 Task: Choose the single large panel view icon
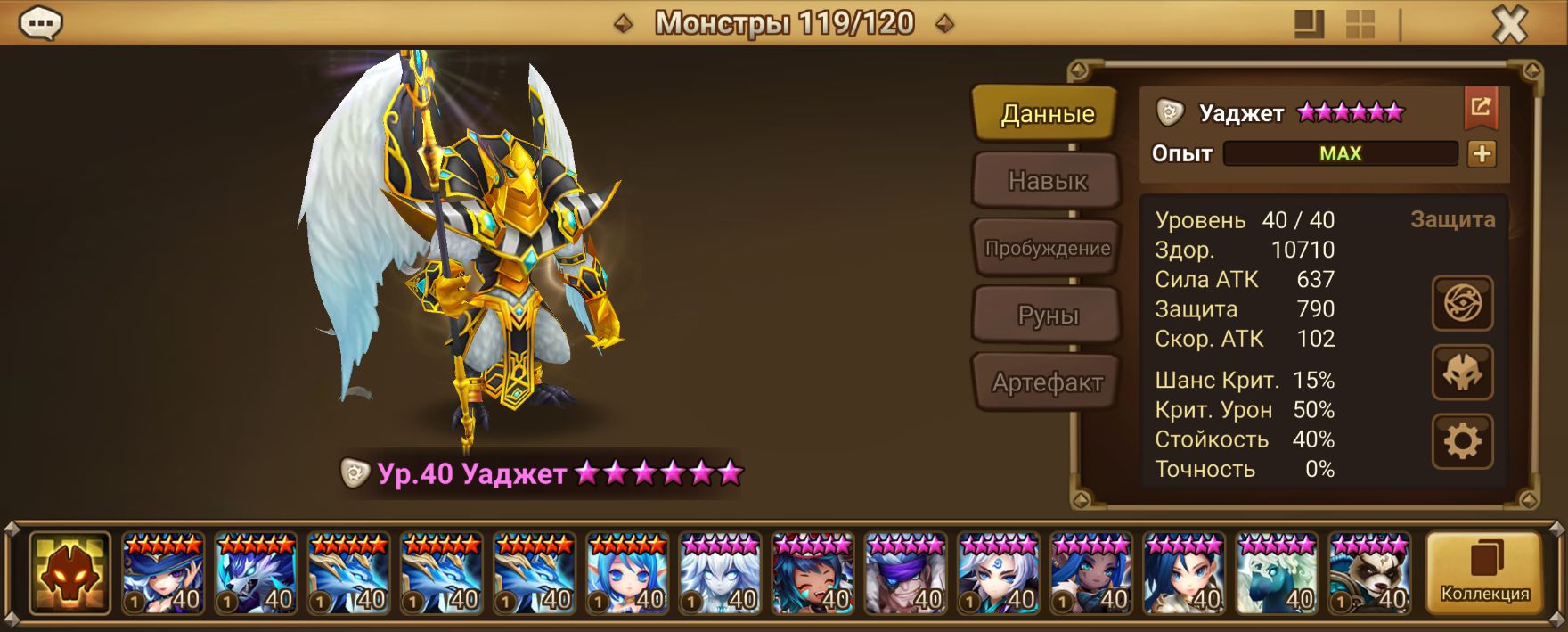click(1309, 25)
